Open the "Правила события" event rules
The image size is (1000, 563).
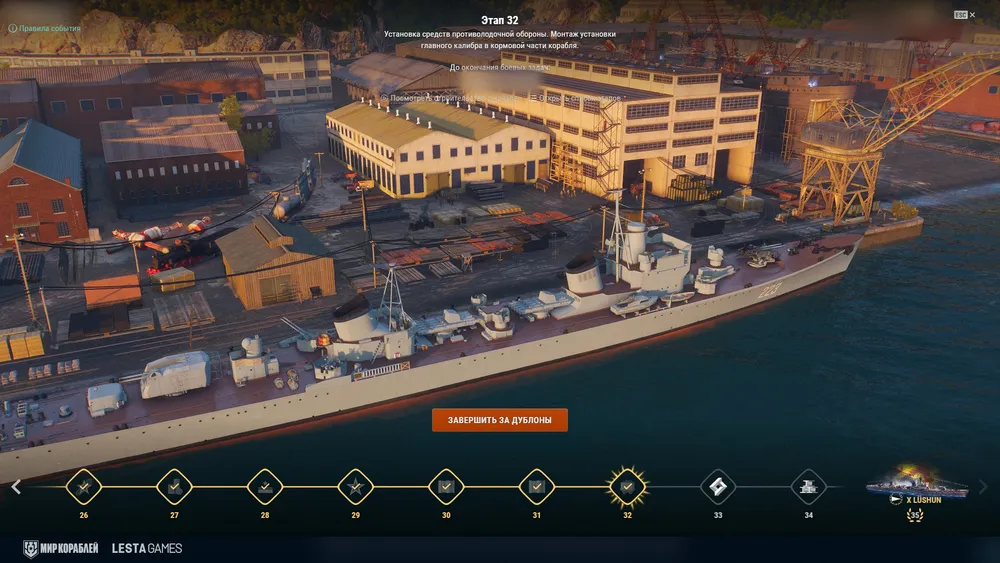44,28
